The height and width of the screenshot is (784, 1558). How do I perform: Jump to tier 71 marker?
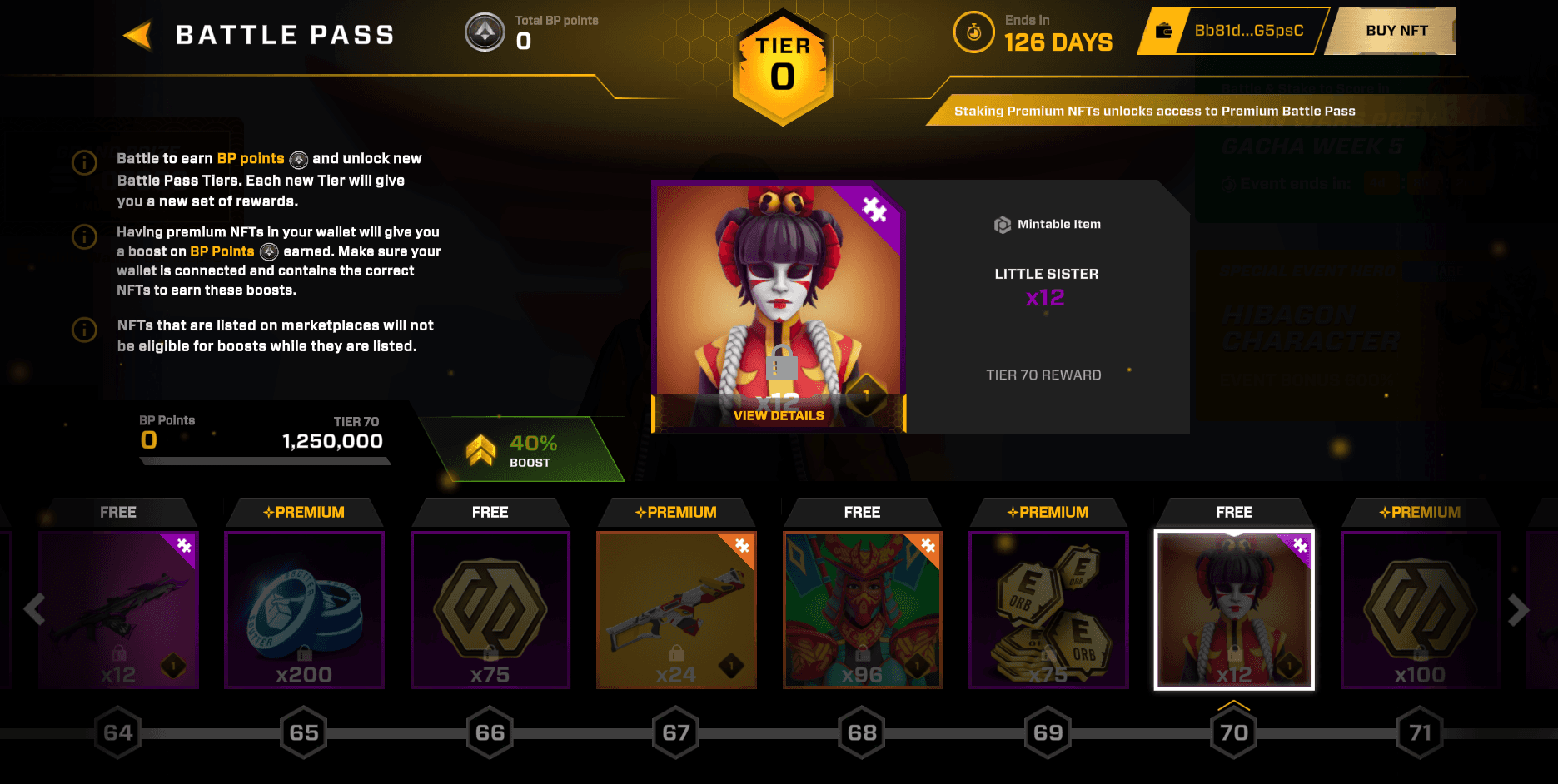click(1420, 732)
